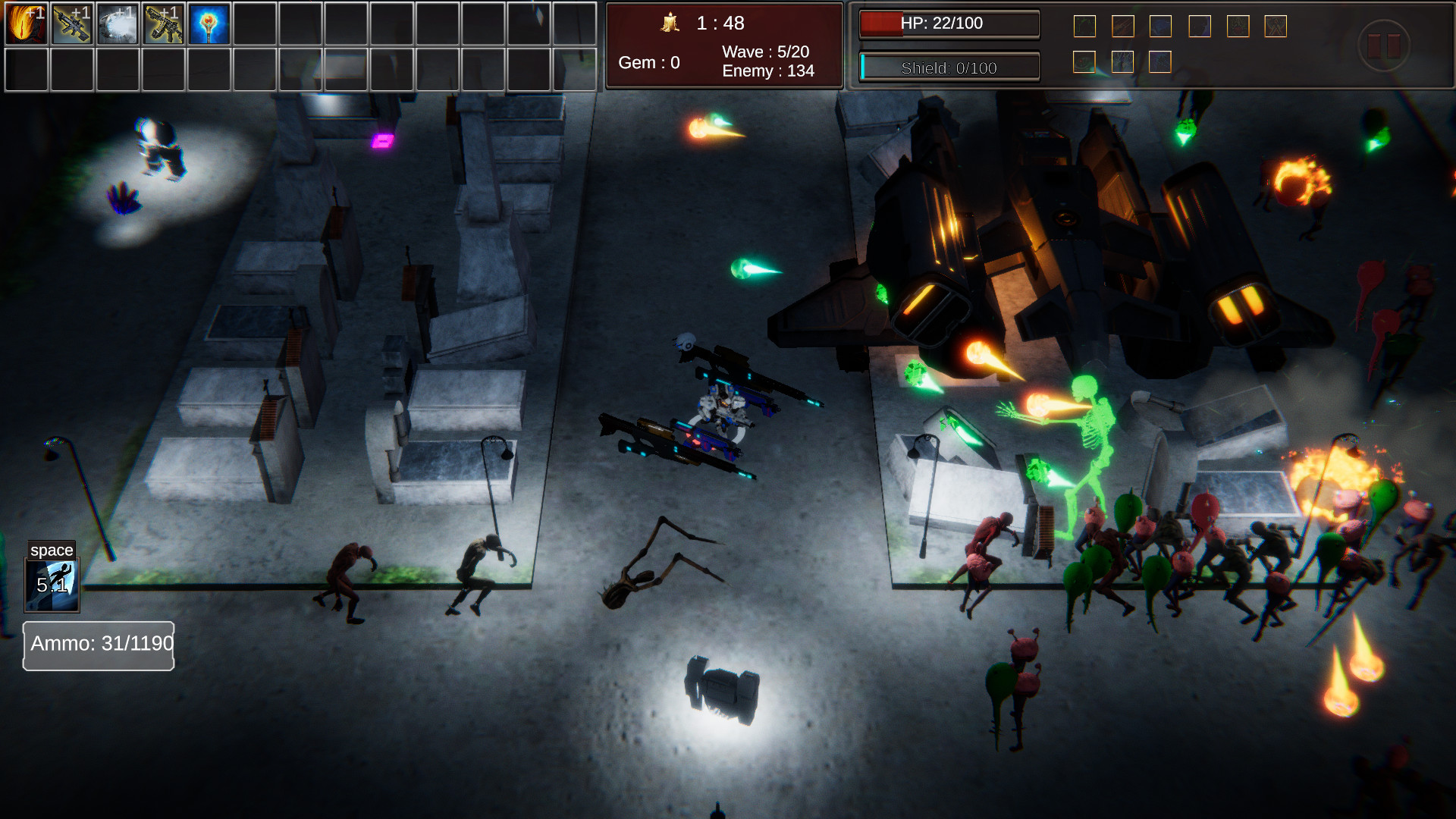Click the Gem: 0 counter
The width and height of the screenshot is (1456, 819).
649,63
